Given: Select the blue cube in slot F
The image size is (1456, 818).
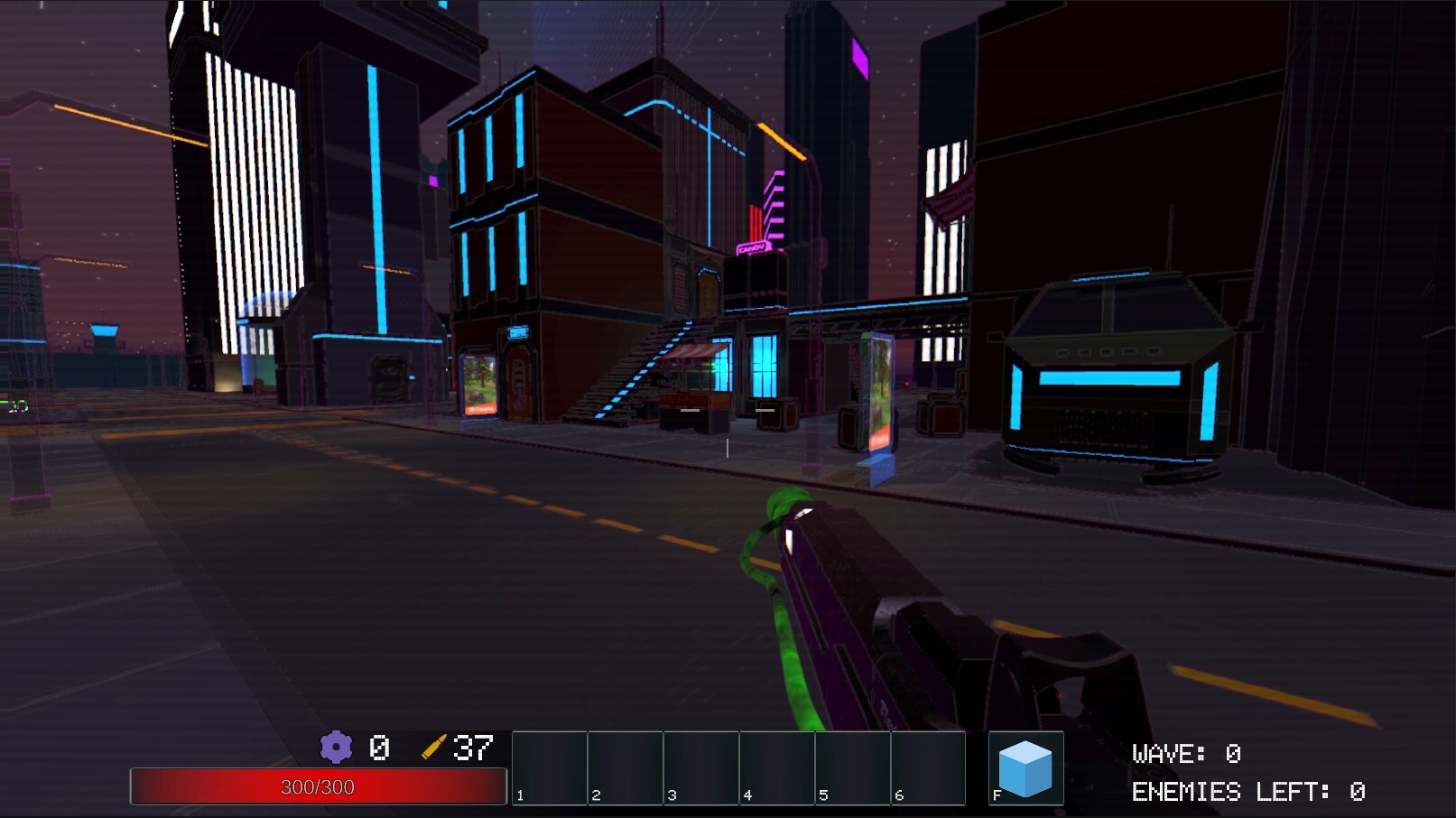Looking at the screenshot, I should [1025, 767].
